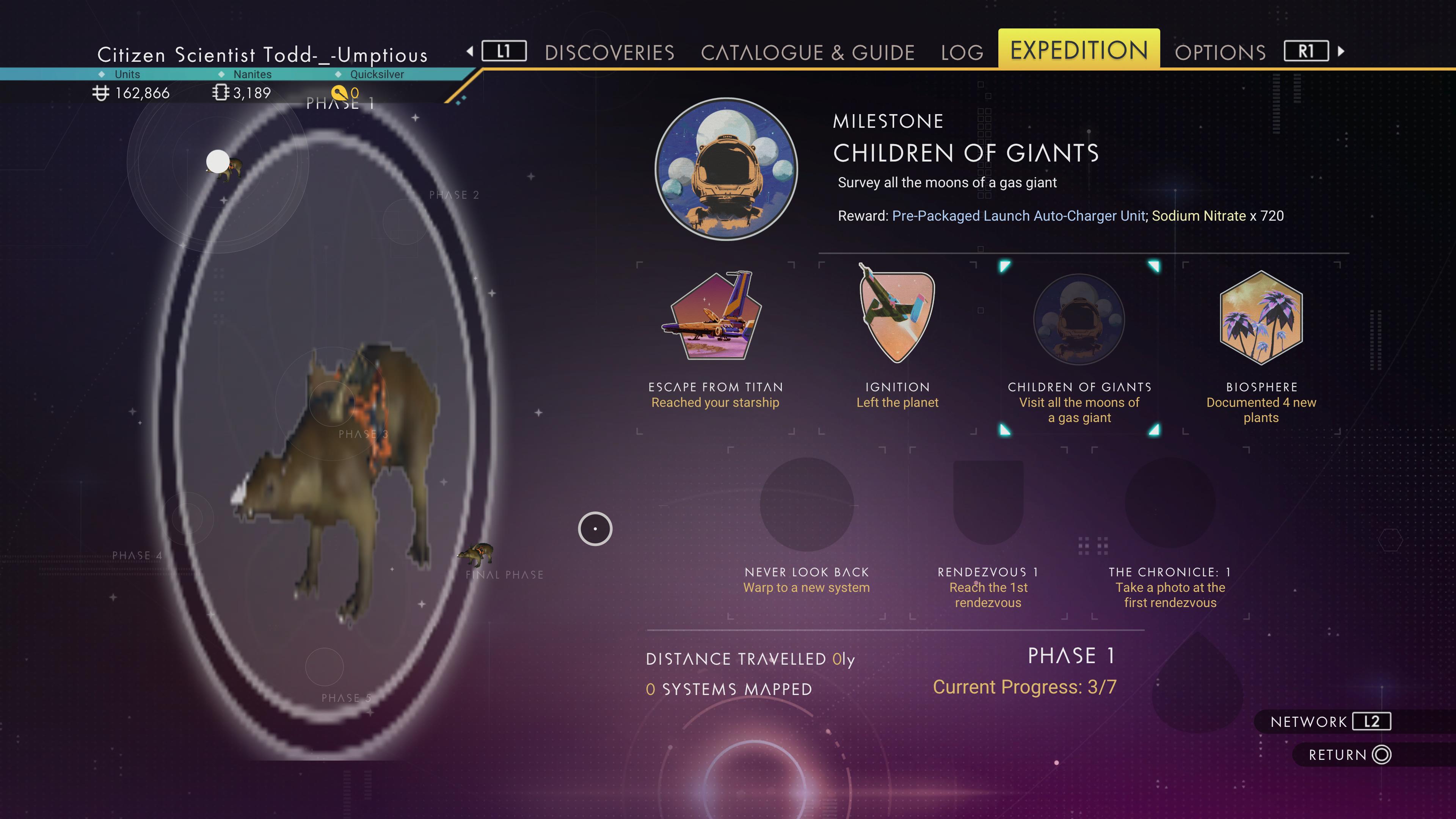Image resolution: width=1456 pixels, height=819 pixels.
Task: Select the Expedition tab
Action: click(x=1078, y=50)
